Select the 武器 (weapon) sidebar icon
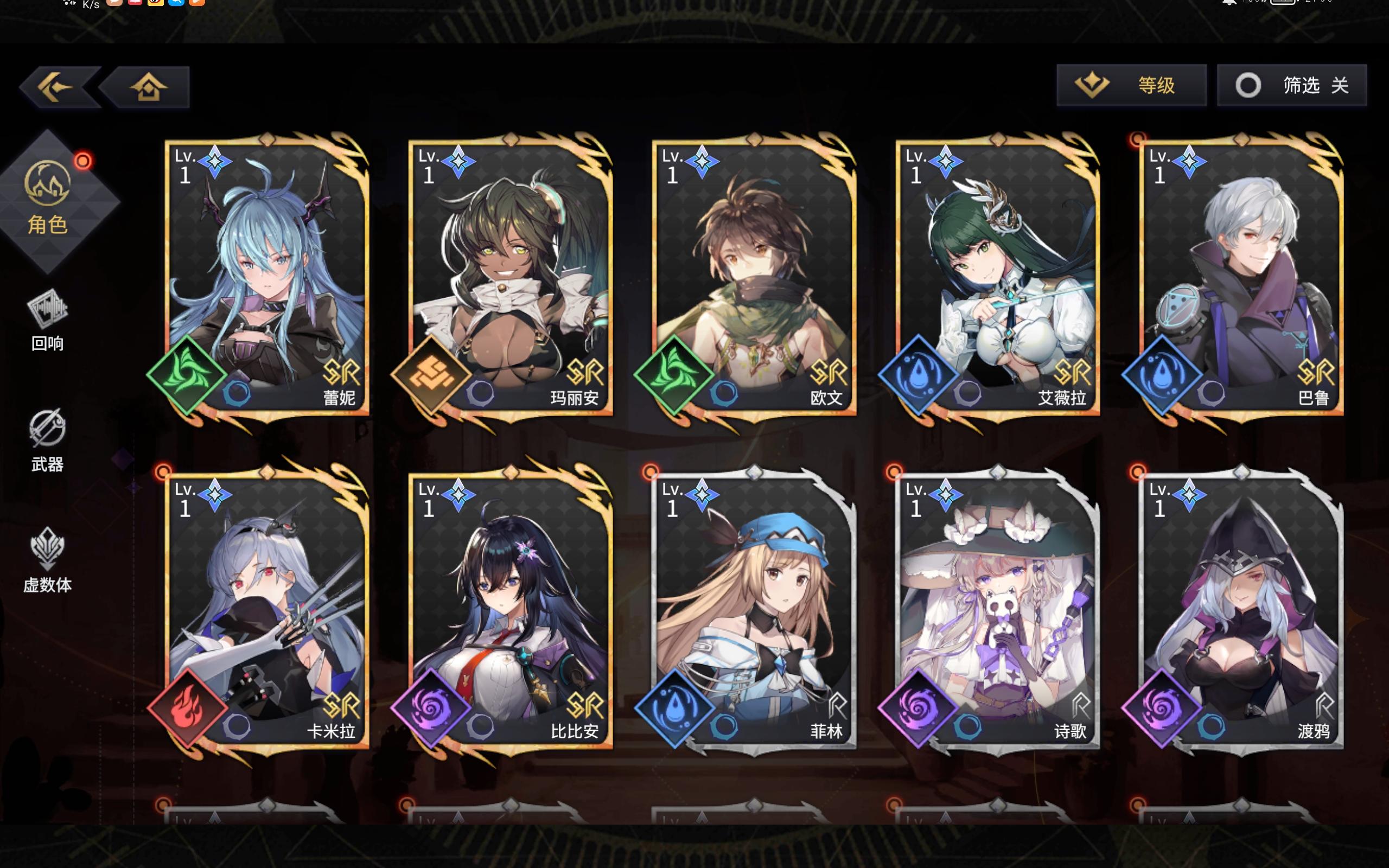The height and width of the screenshot is (868, 1389). pos(49,436)
